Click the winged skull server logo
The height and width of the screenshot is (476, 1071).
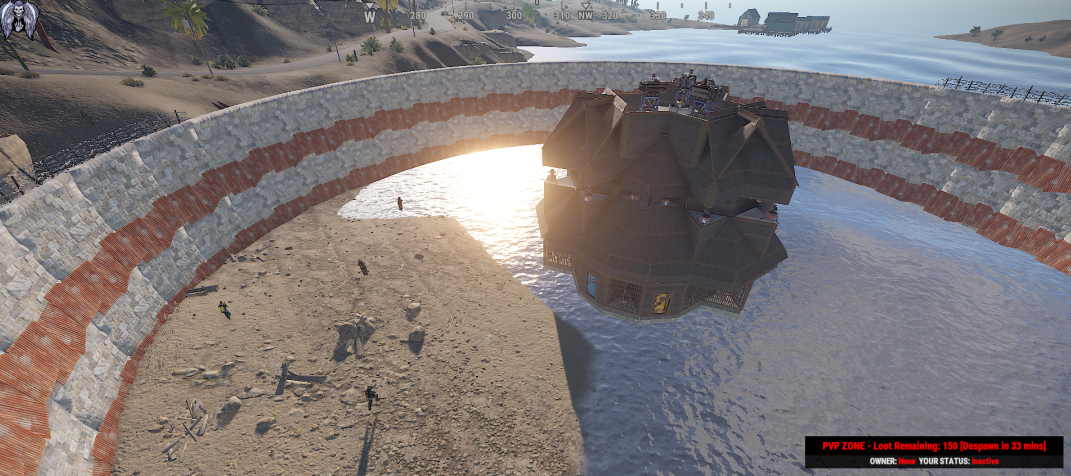pyautogui.click(x=22, y=20)
